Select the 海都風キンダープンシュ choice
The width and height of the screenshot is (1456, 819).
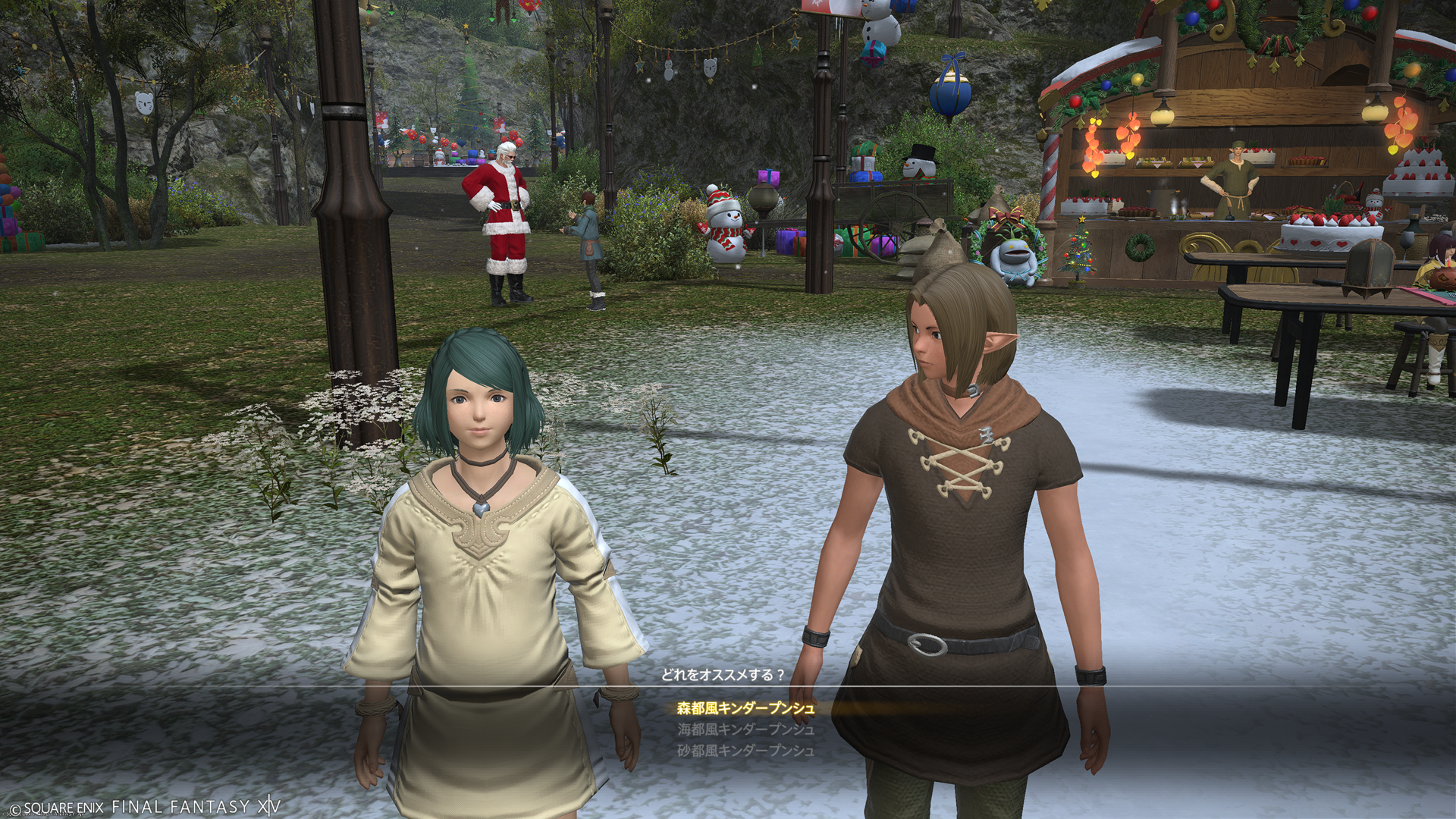(x=745, y=730)
